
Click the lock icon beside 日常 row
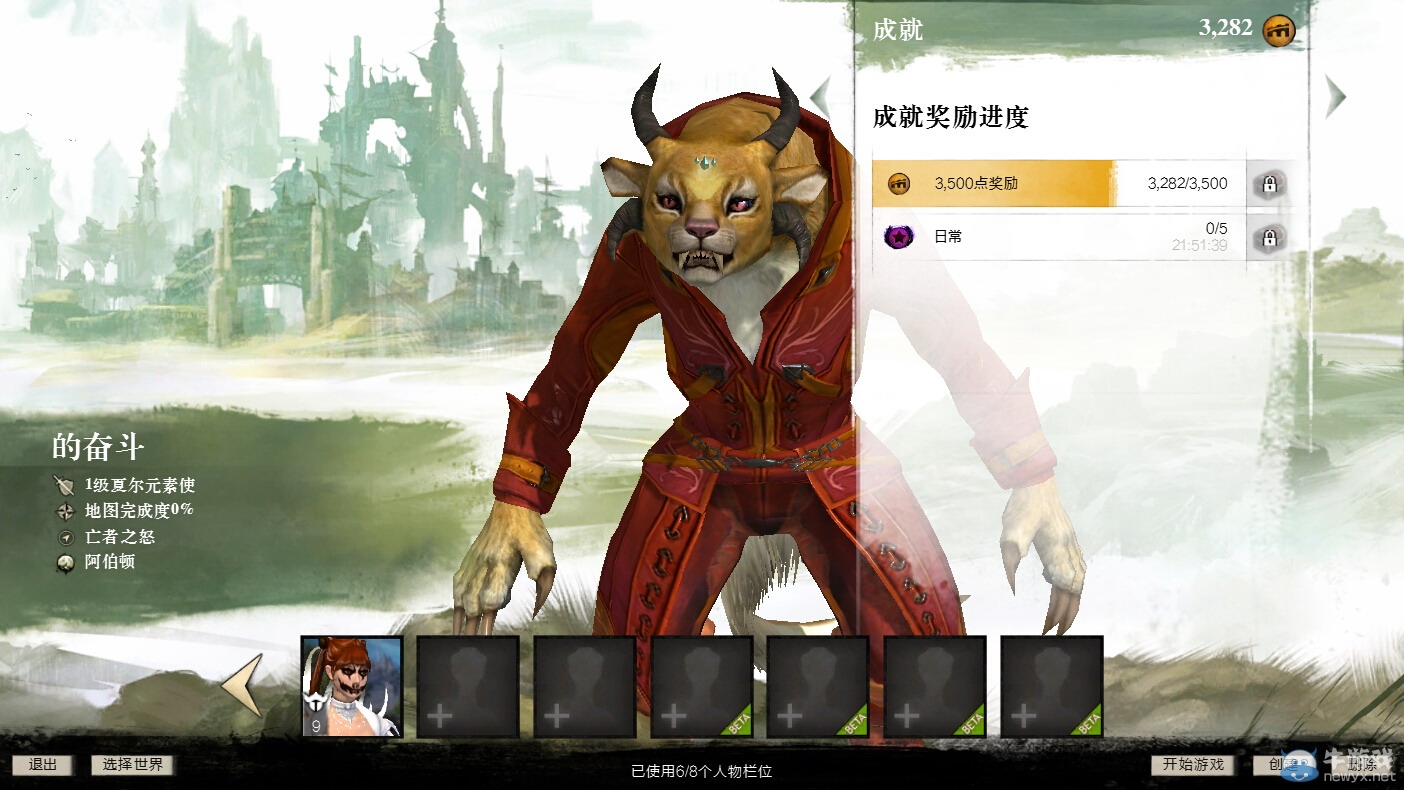point(1269,238)
